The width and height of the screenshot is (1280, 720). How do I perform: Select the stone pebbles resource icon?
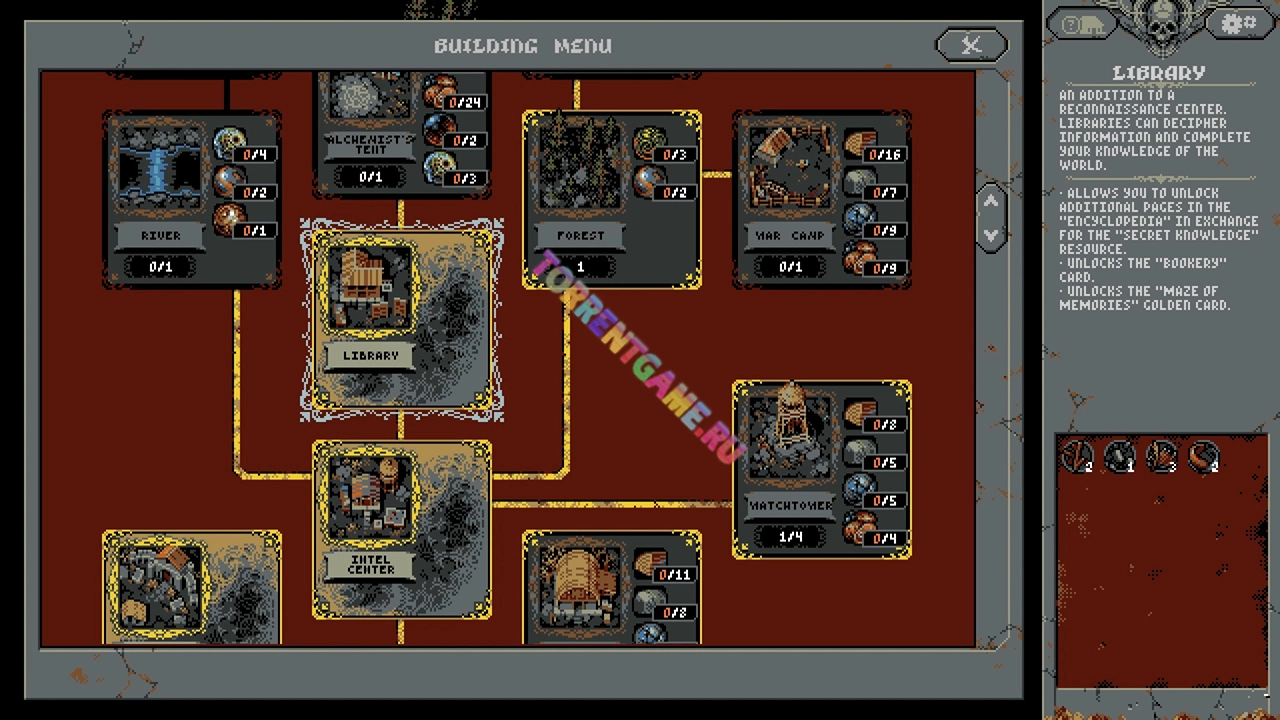[1119, 456]
